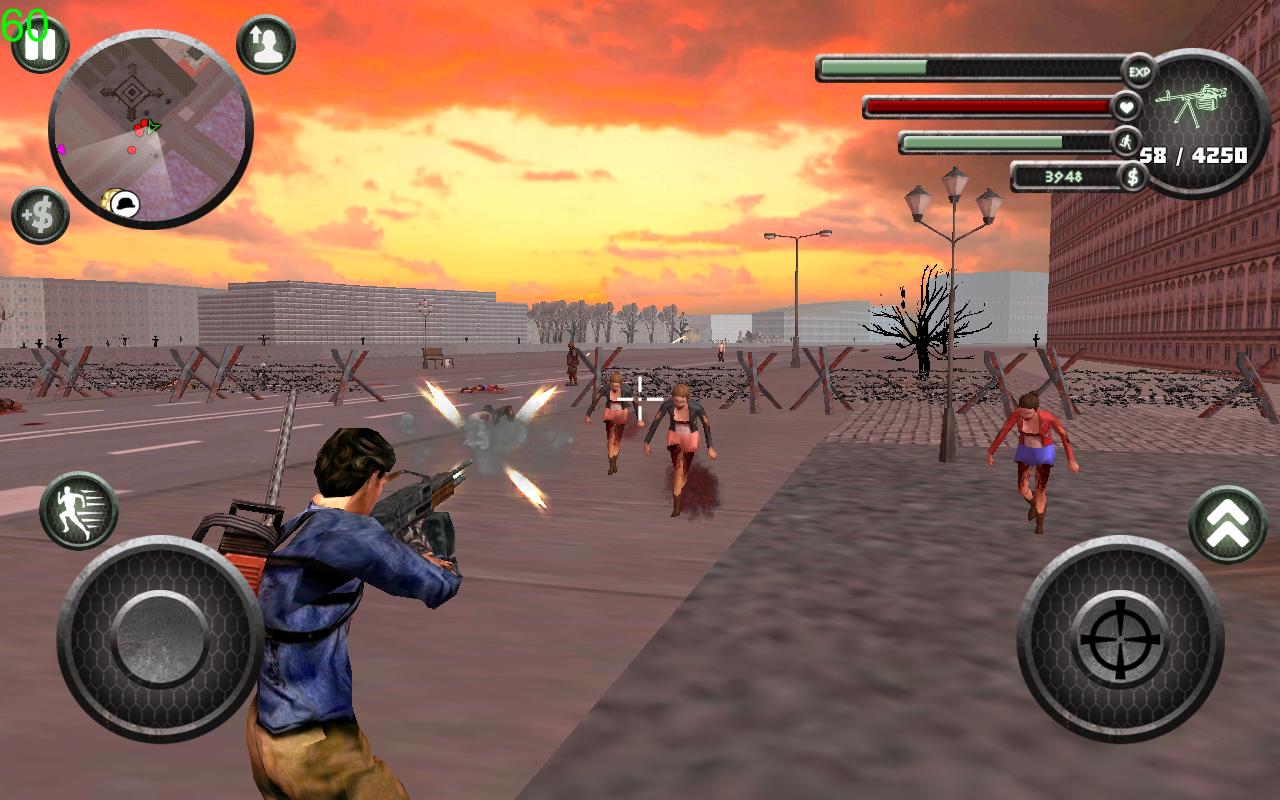
Task: Pause the game with the pause button
Action: coord(40,45)
